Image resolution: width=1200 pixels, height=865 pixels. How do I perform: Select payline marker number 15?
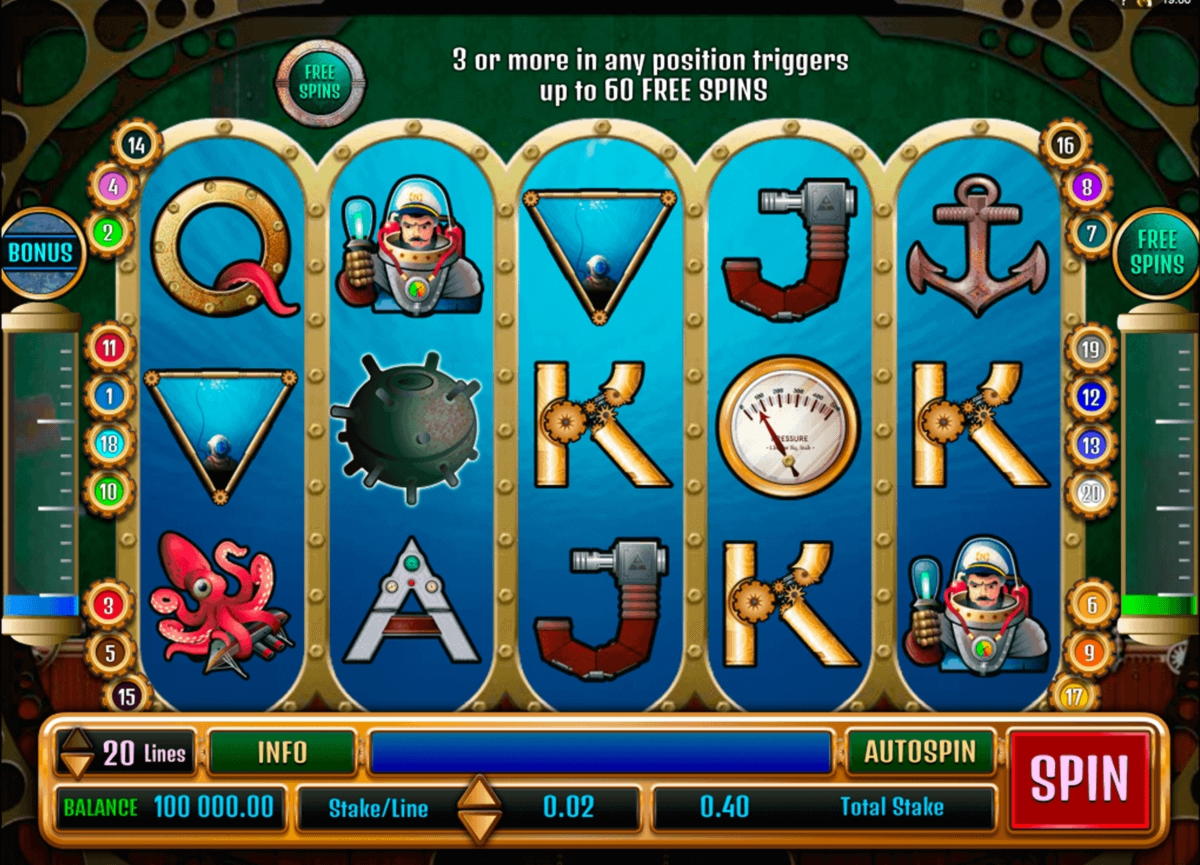point(127,693)
